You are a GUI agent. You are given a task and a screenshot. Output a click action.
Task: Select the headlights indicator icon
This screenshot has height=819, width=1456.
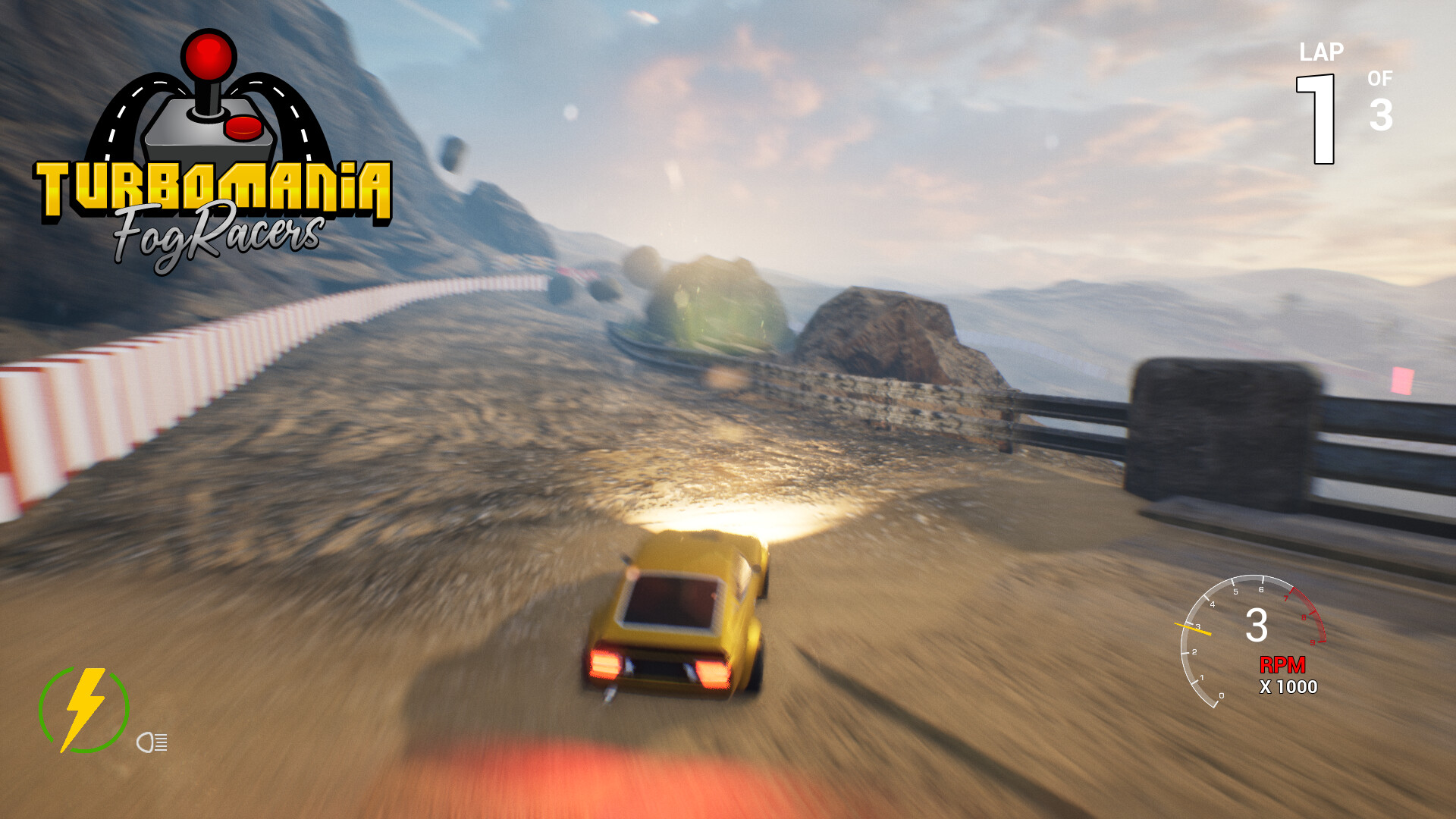[x=152, y=742]
